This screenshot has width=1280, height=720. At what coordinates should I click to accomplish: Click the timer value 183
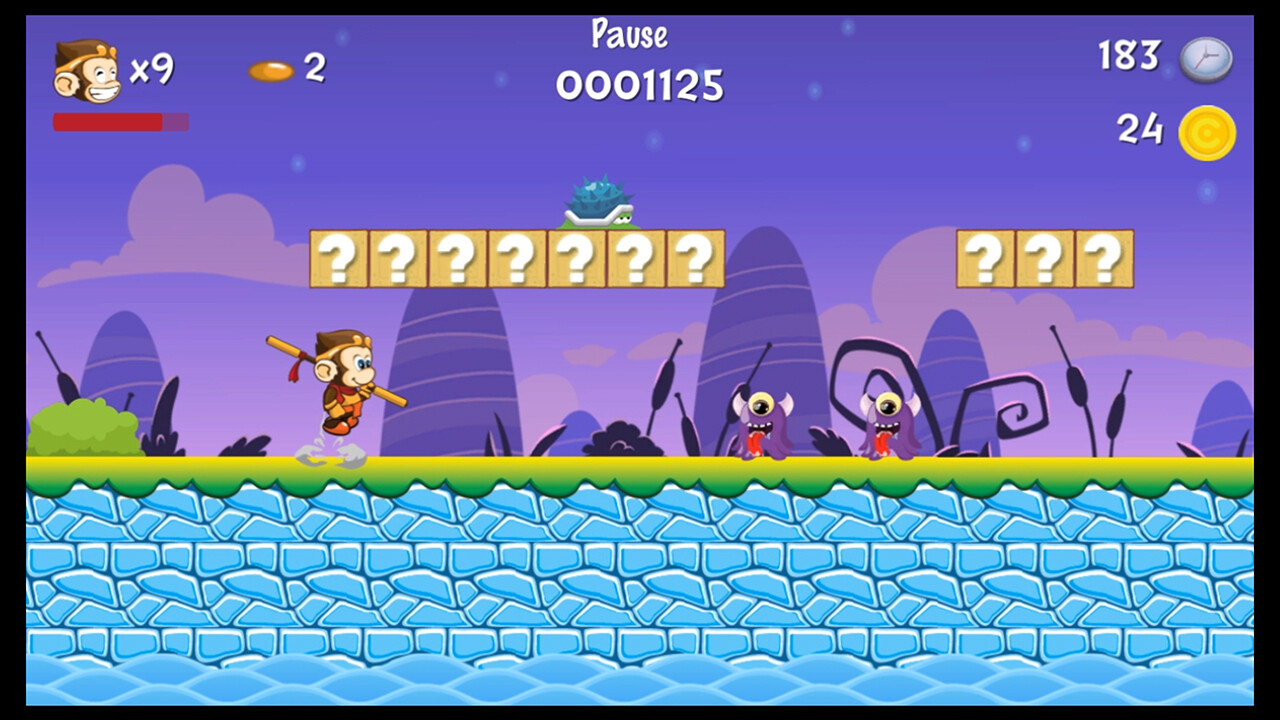[1129, 58]
